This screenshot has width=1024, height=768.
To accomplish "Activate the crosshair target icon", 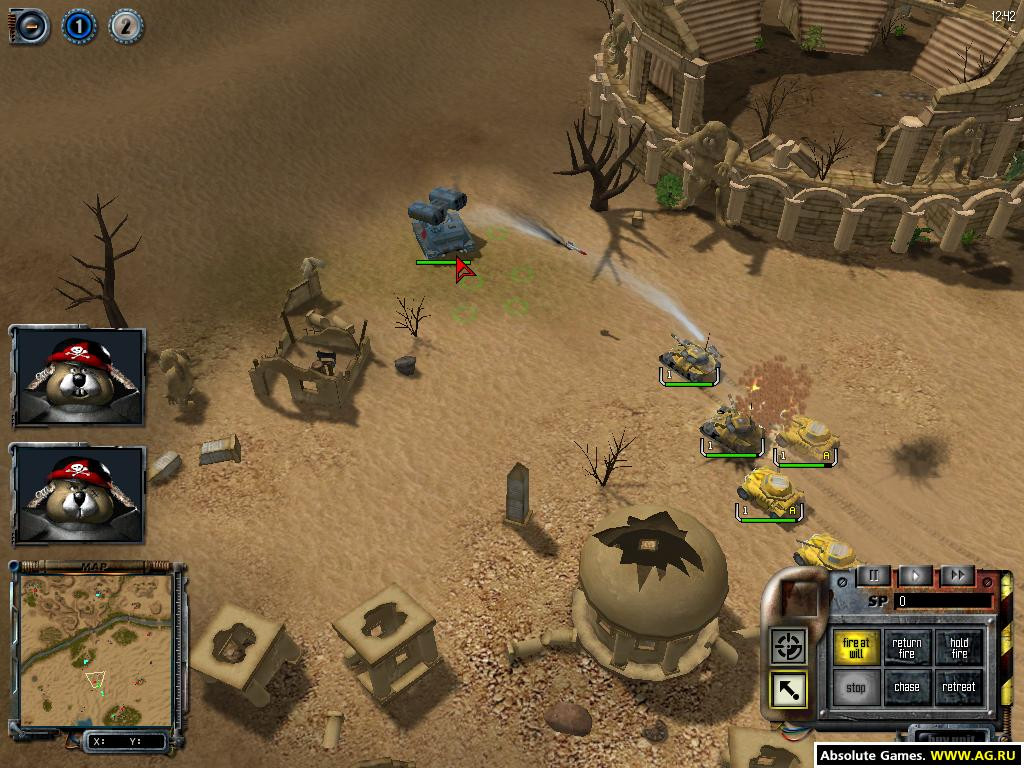I will (x=788, y=646).
